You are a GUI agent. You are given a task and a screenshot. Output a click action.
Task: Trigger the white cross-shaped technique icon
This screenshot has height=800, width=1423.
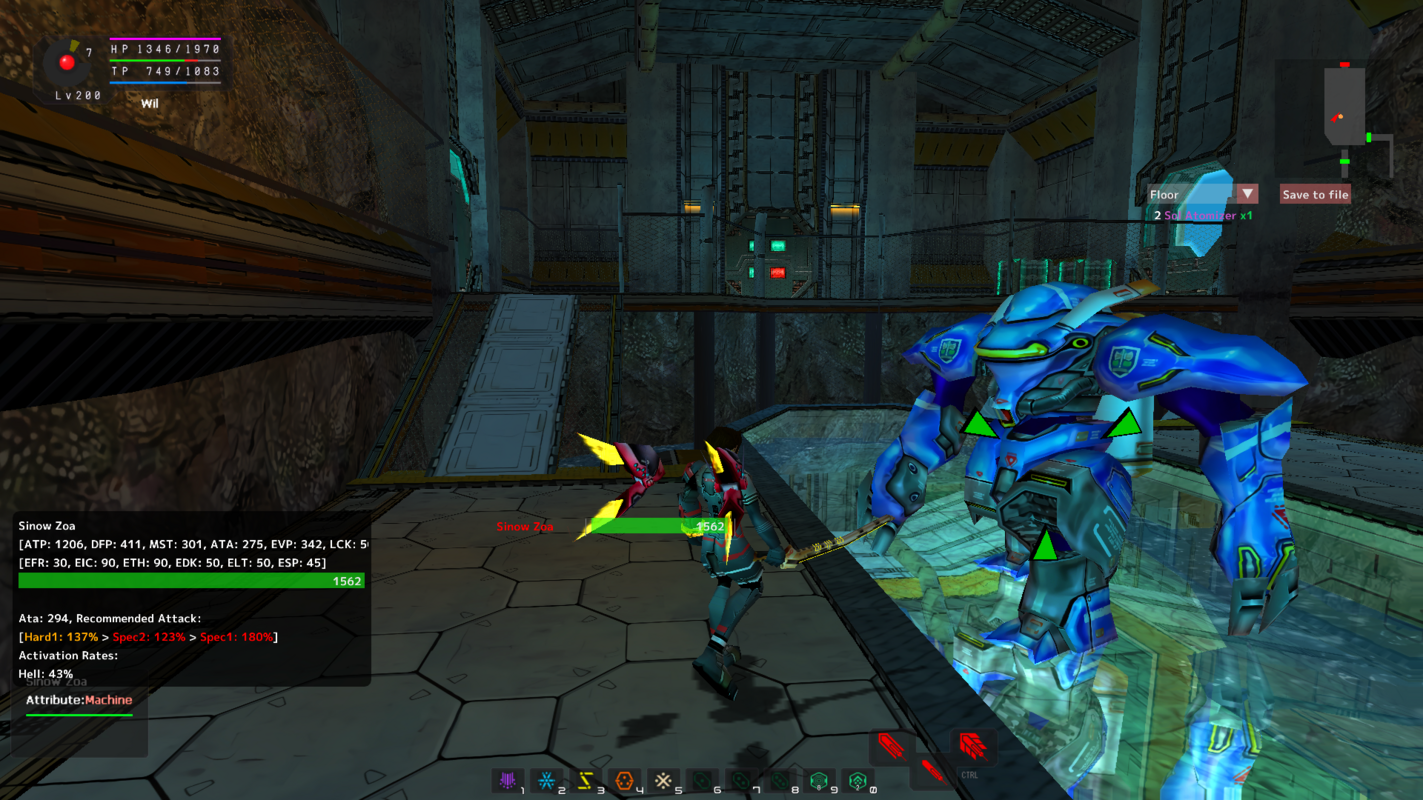(663, 780)
